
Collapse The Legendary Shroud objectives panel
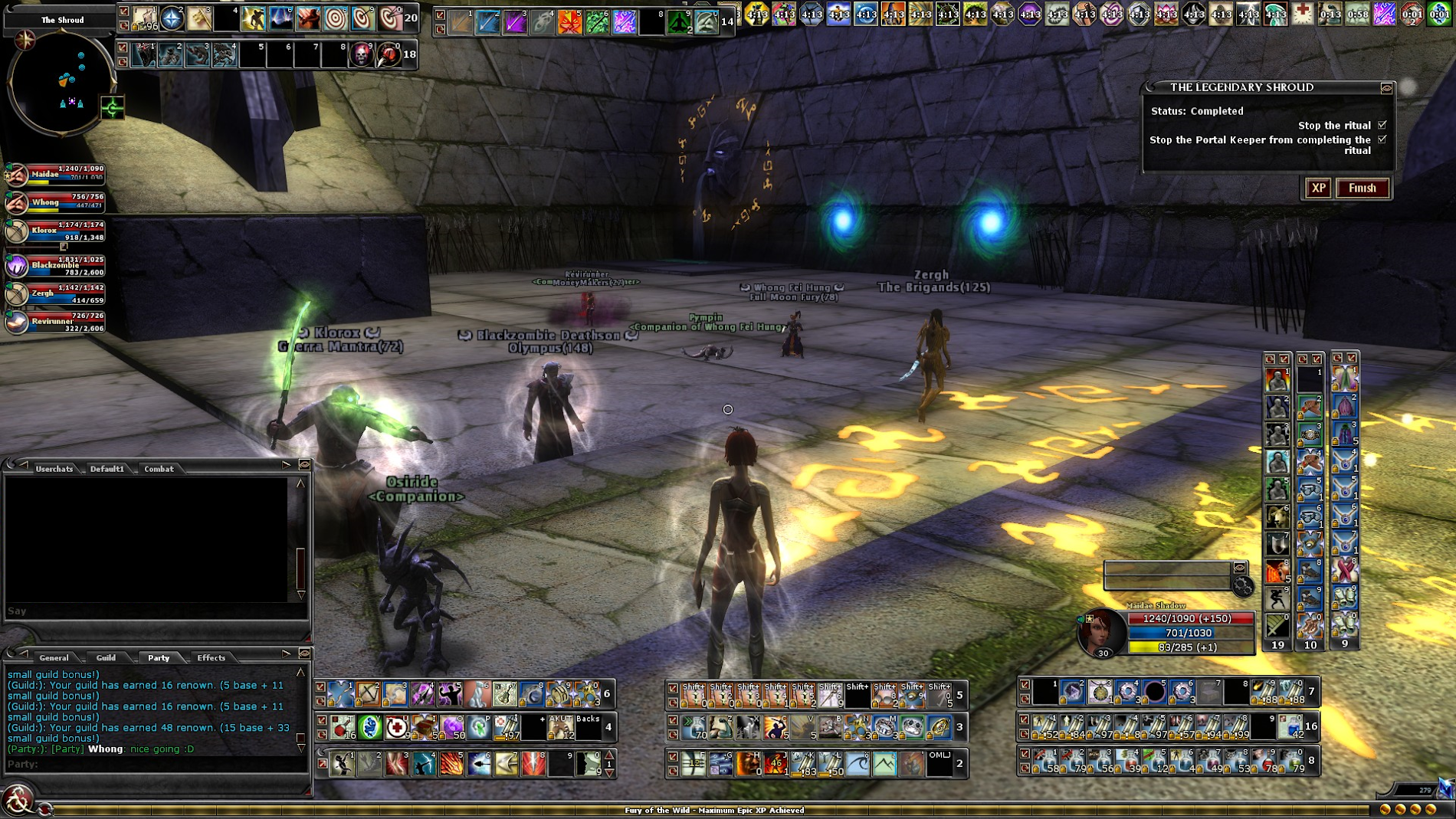[x=1386, y=88]
